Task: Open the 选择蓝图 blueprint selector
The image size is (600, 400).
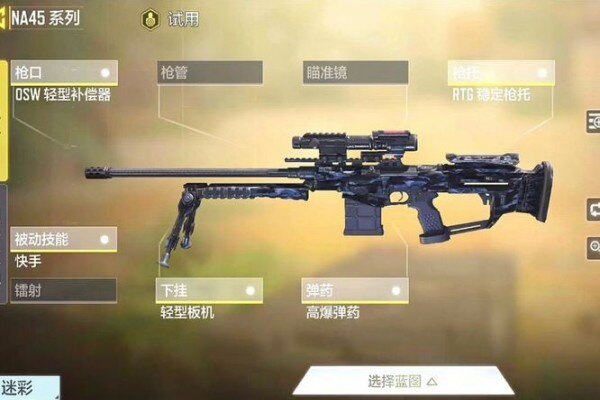Action: (402, 380)
